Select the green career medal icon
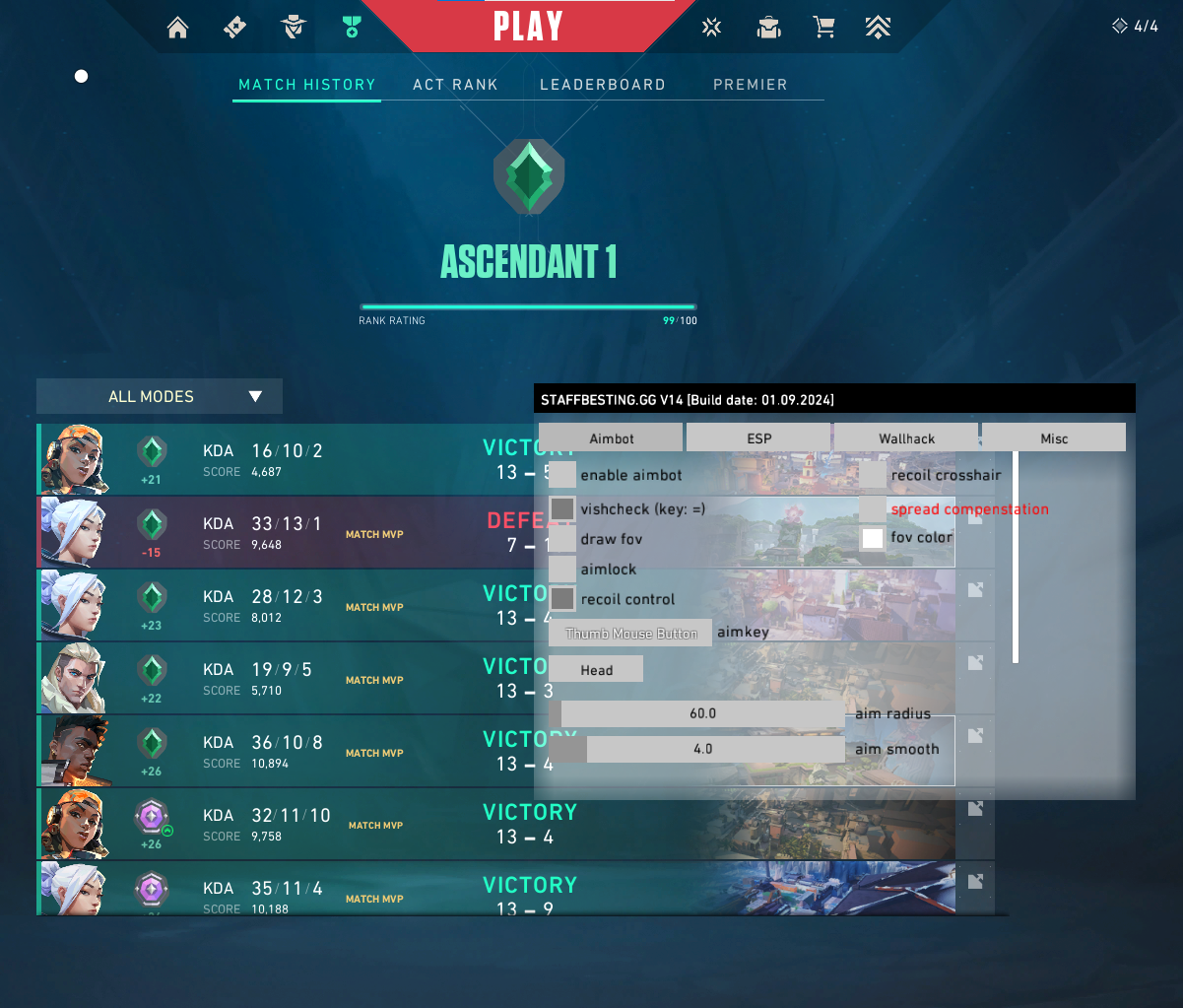 tap(351, 28)
